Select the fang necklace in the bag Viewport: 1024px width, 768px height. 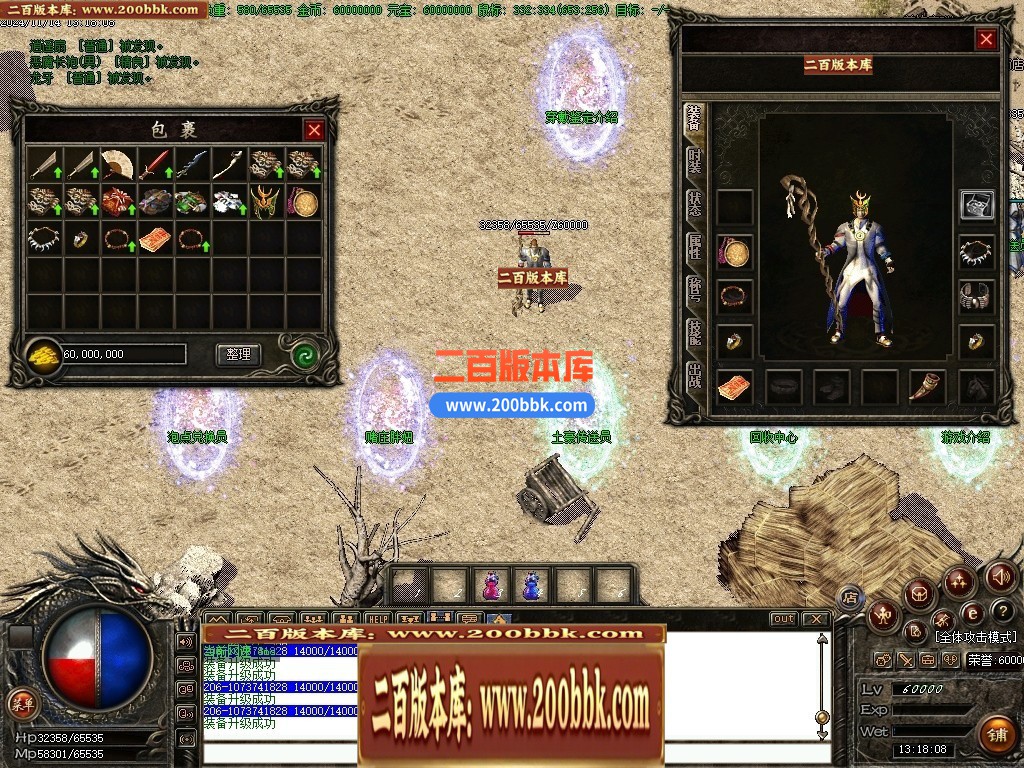[45, 239]
